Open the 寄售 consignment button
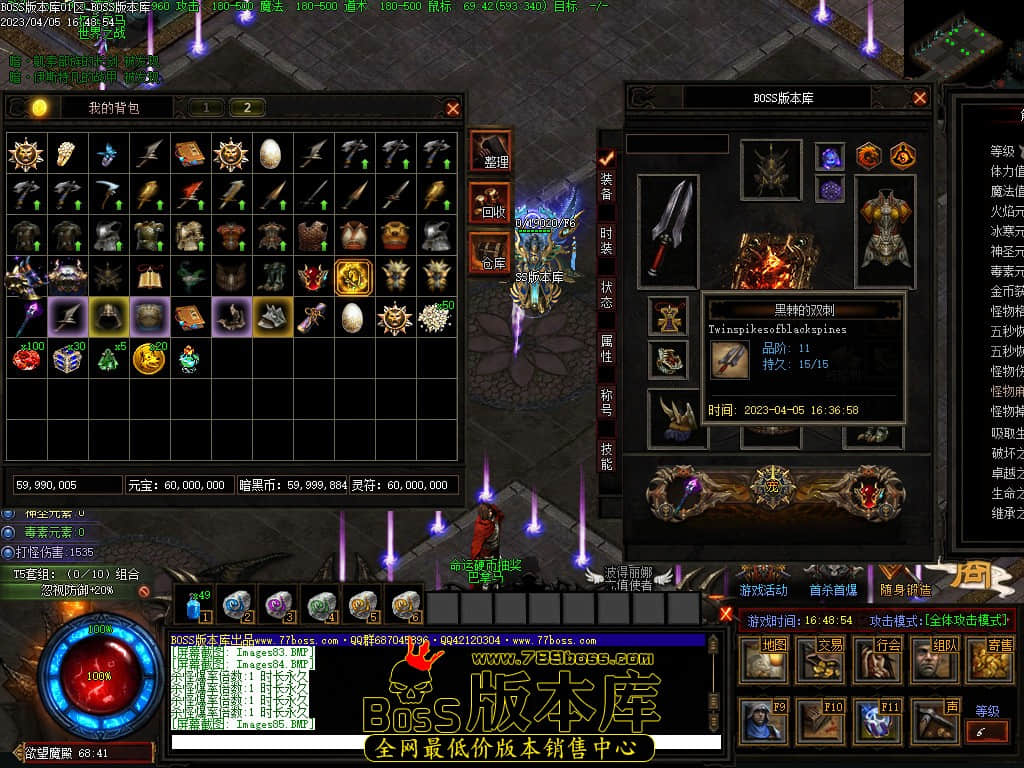1024x768 pixels. tap(989, 659)
